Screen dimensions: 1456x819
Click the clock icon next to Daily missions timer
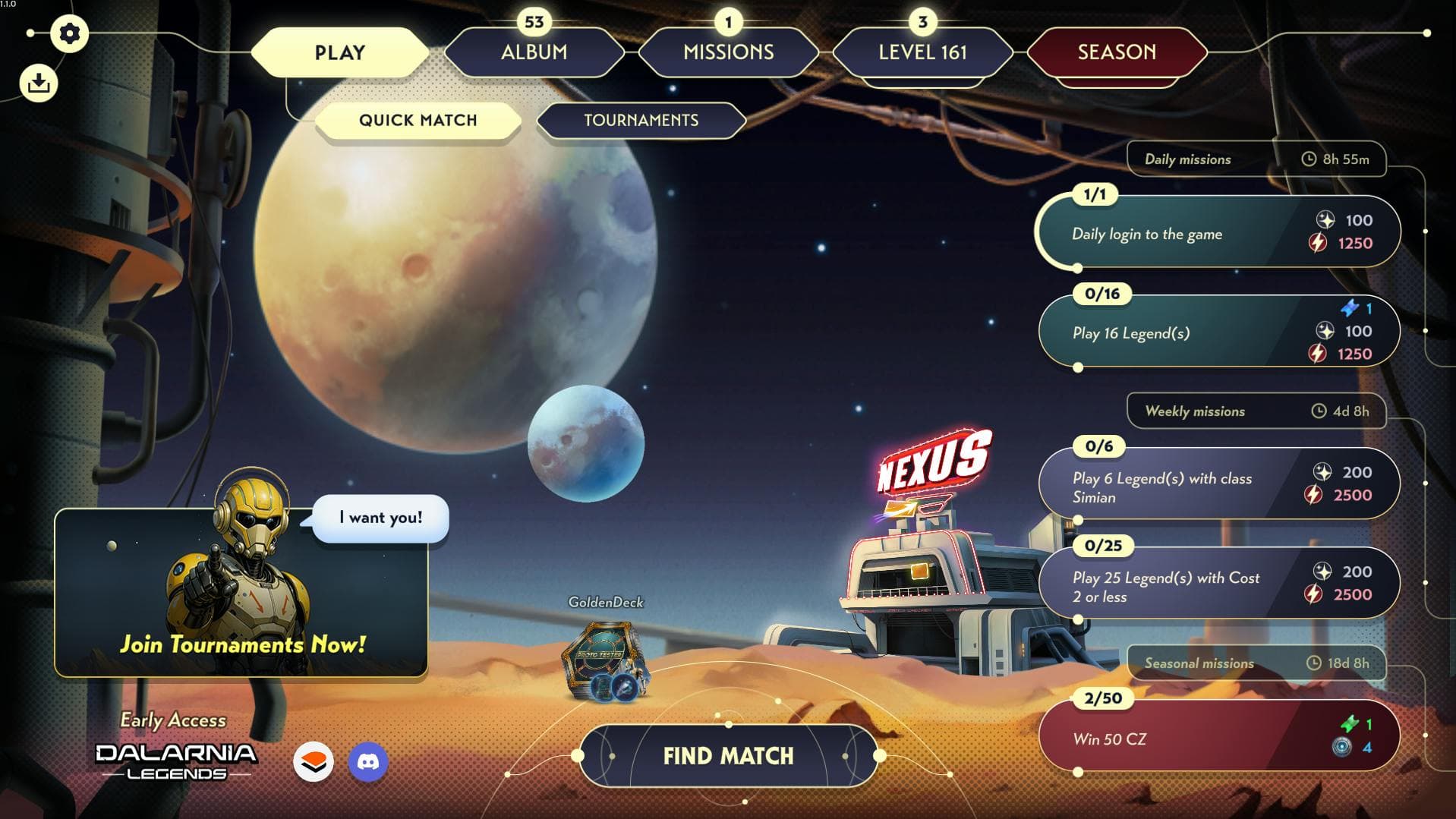coord(1309,159)
